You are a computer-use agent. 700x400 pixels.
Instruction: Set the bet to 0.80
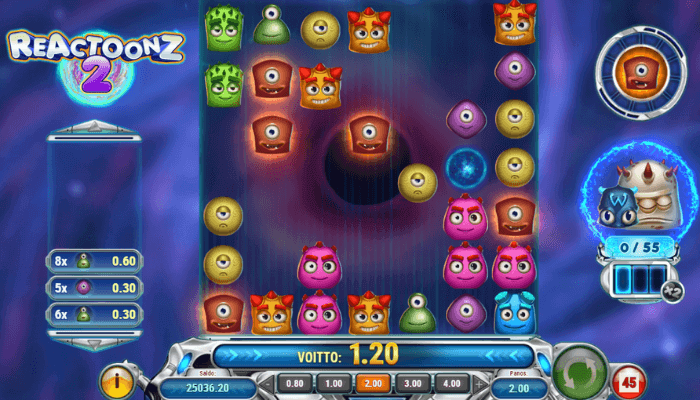tap(294, 383)
